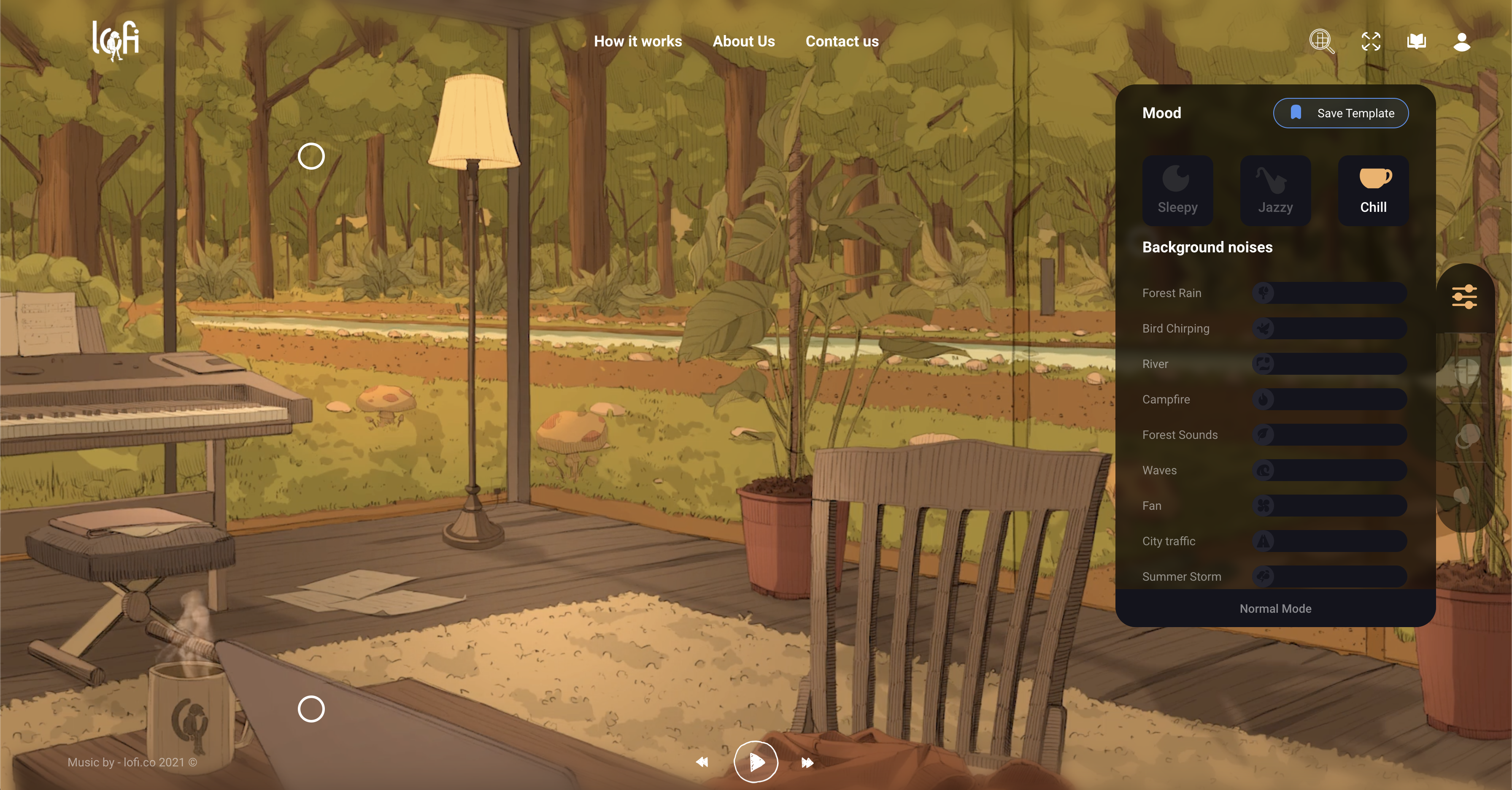Mute the Campfire noise via its flame icon
The width and height of the screenshot is (1512, 790).
(1263, 400)
